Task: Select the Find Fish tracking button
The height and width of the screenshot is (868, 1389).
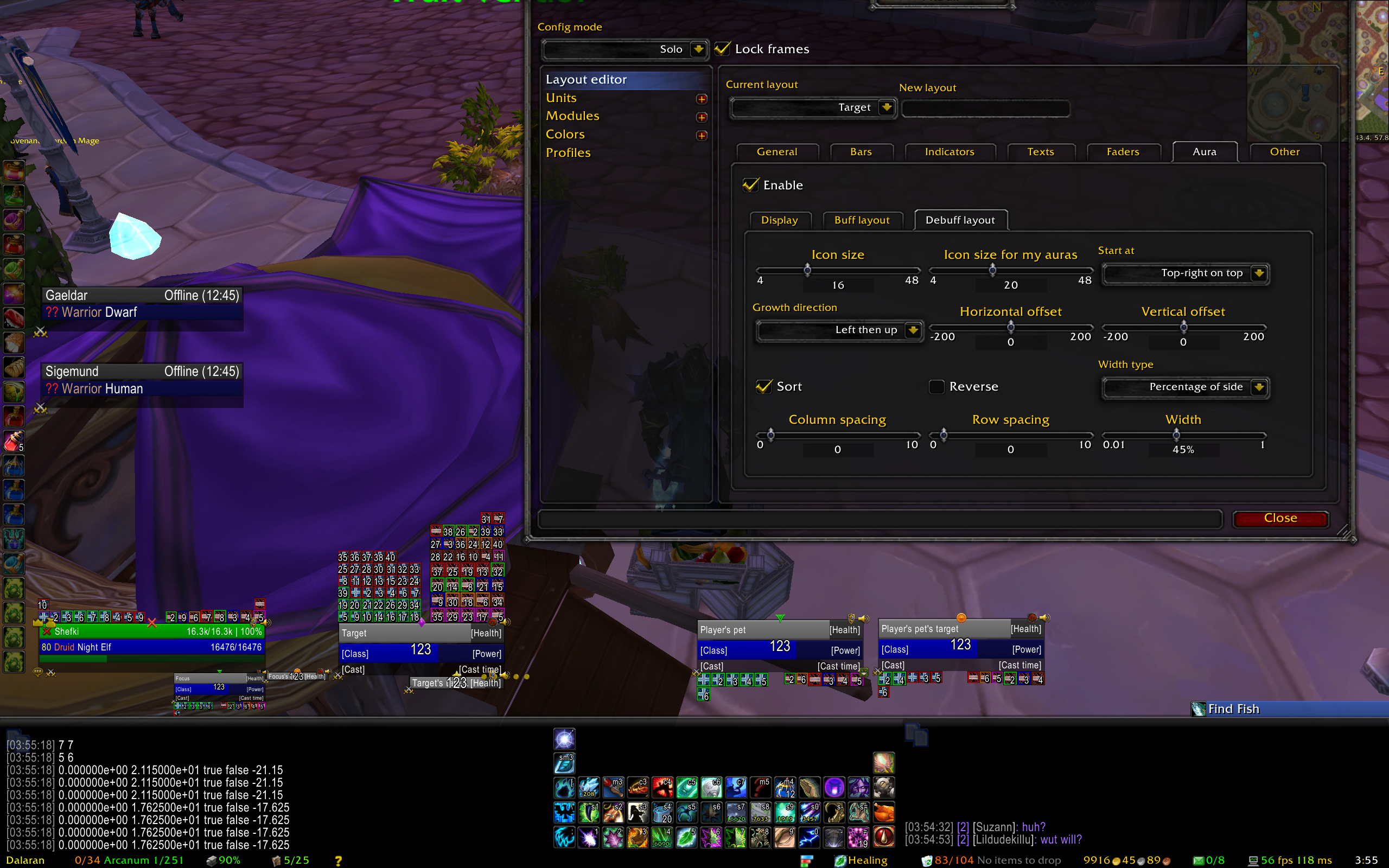Action: pos(1232,709)
